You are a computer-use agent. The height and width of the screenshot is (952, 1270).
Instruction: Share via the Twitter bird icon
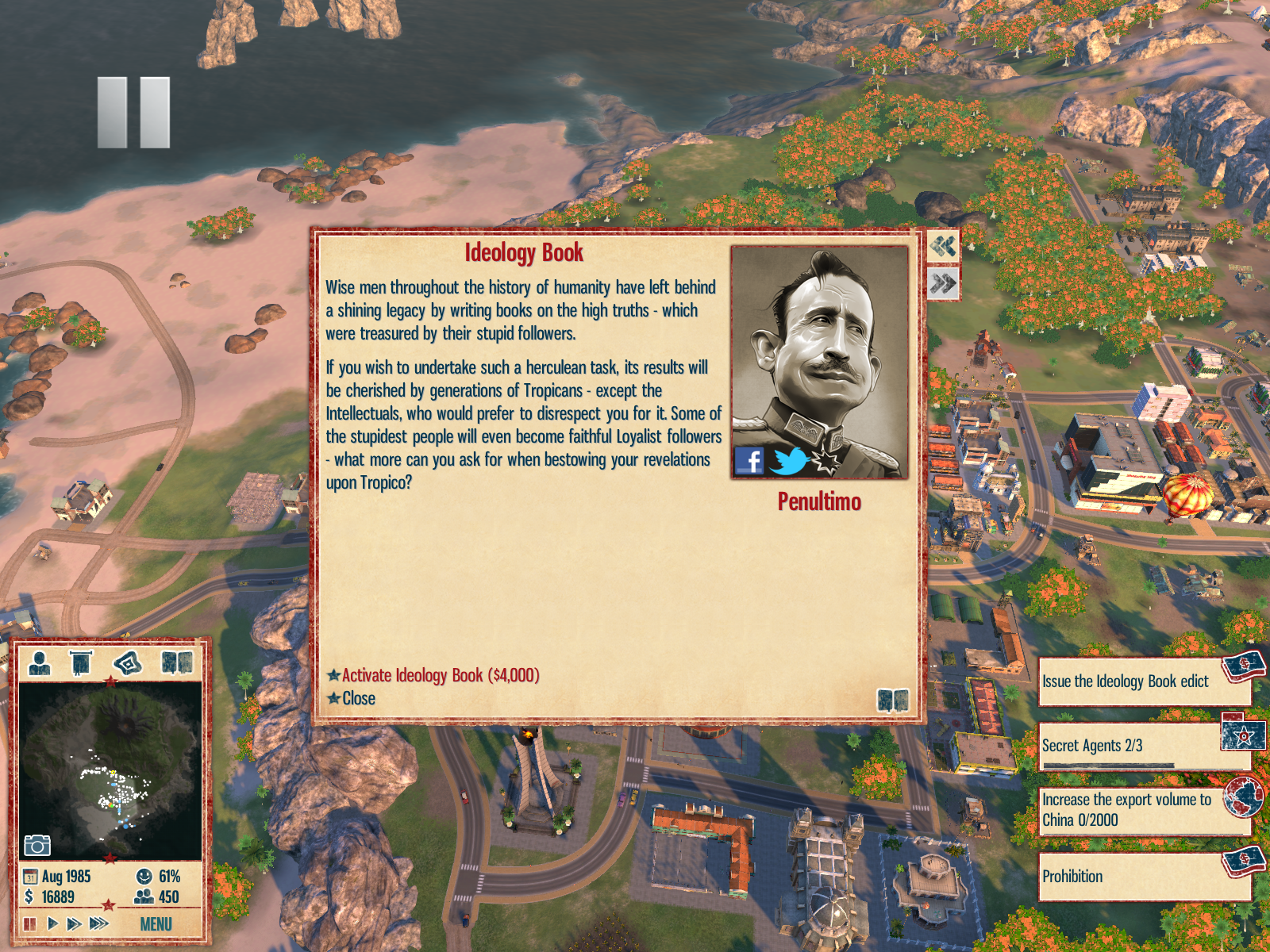pos(789,460)
